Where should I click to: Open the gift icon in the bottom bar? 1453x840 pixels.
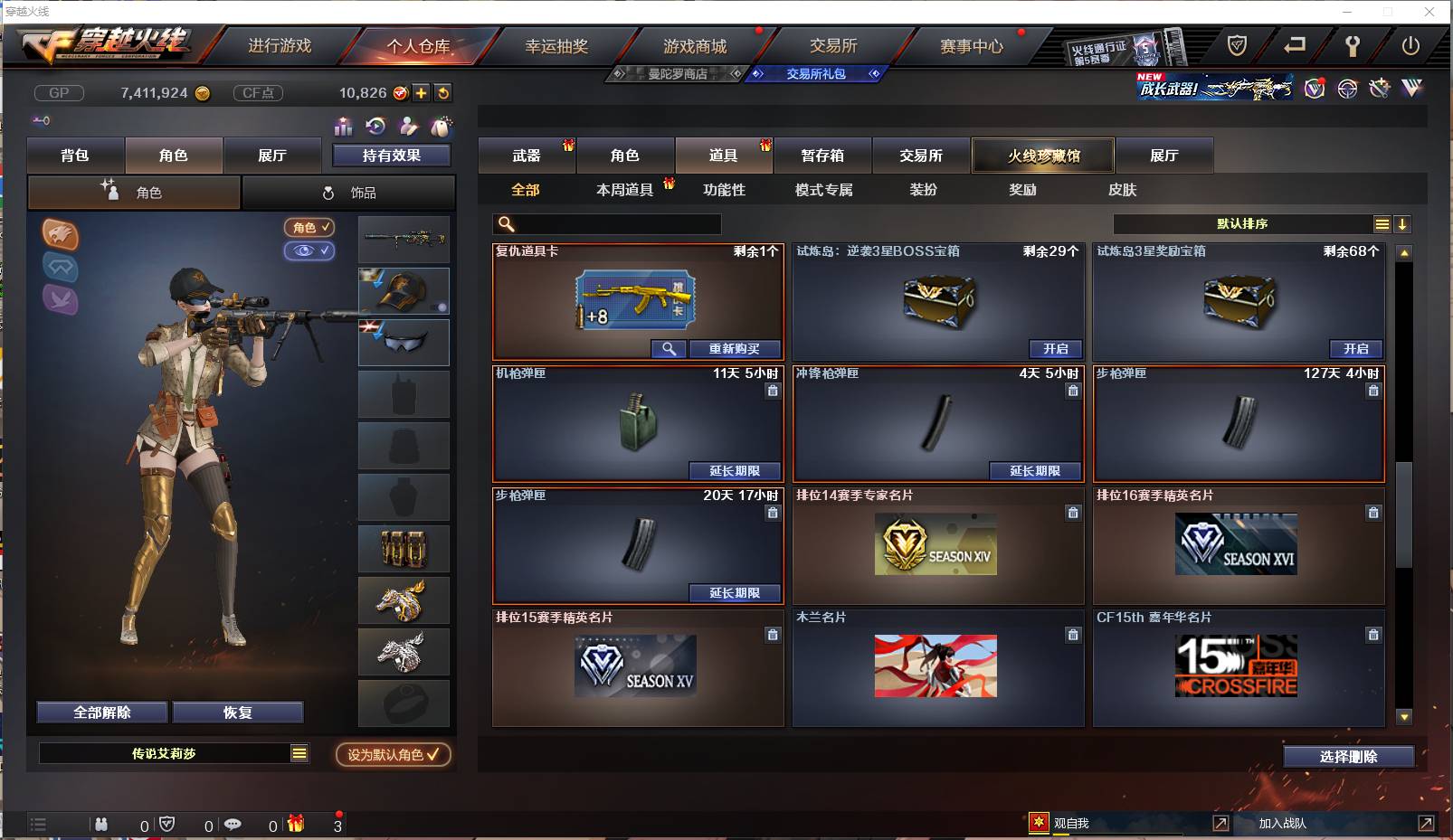coord(294,824)
